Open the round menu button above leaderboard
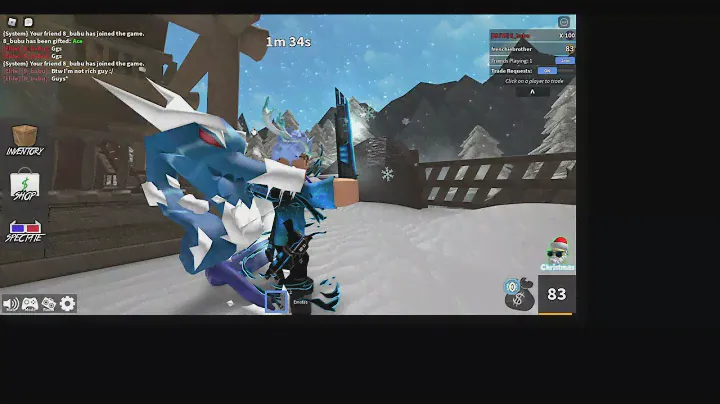This screenshot has width=720, height=404. tap(564, 21)
